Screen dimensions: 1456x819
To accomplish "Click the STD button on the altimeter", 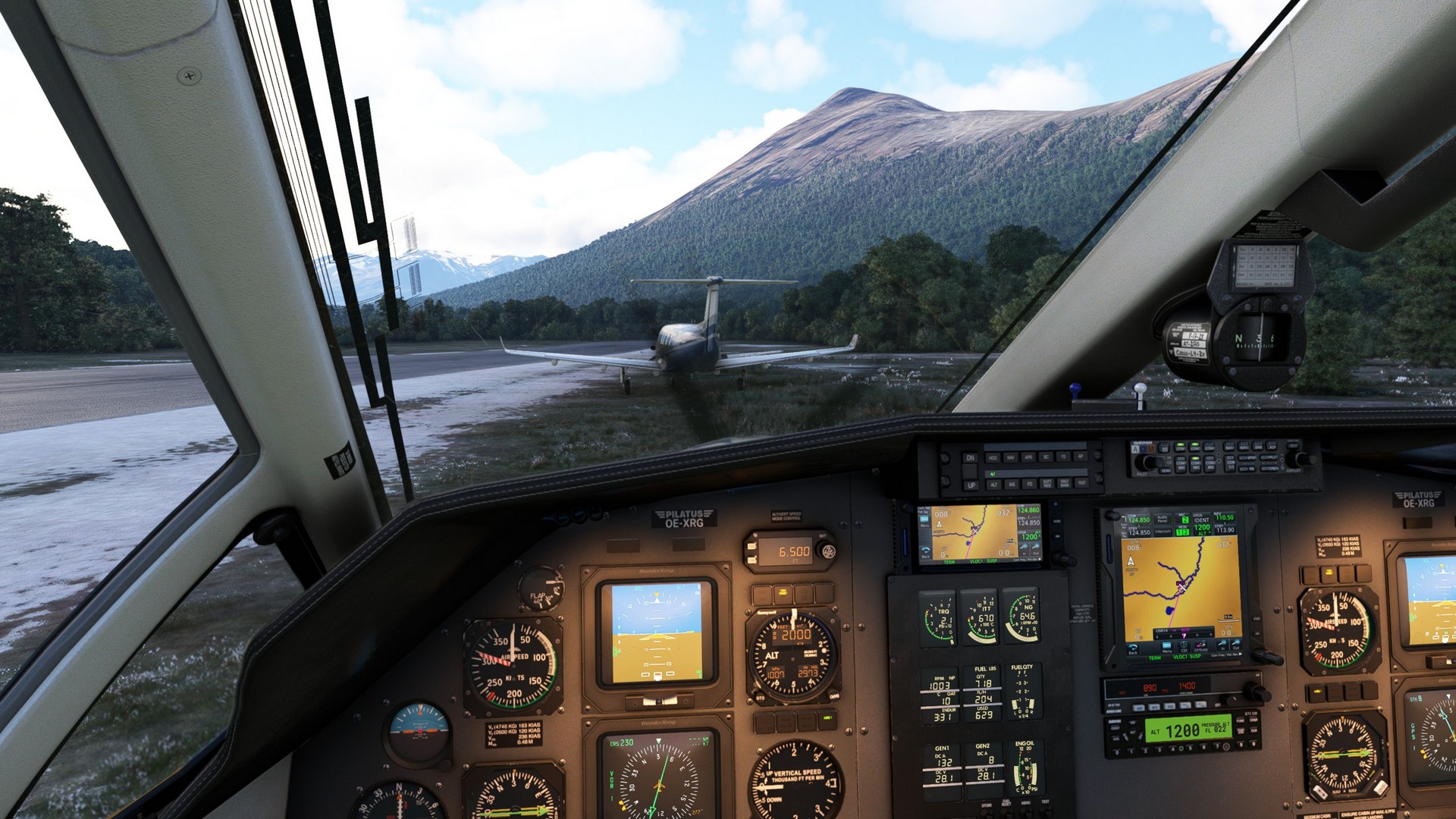I will pyautogui.click(x=761, y=697).
